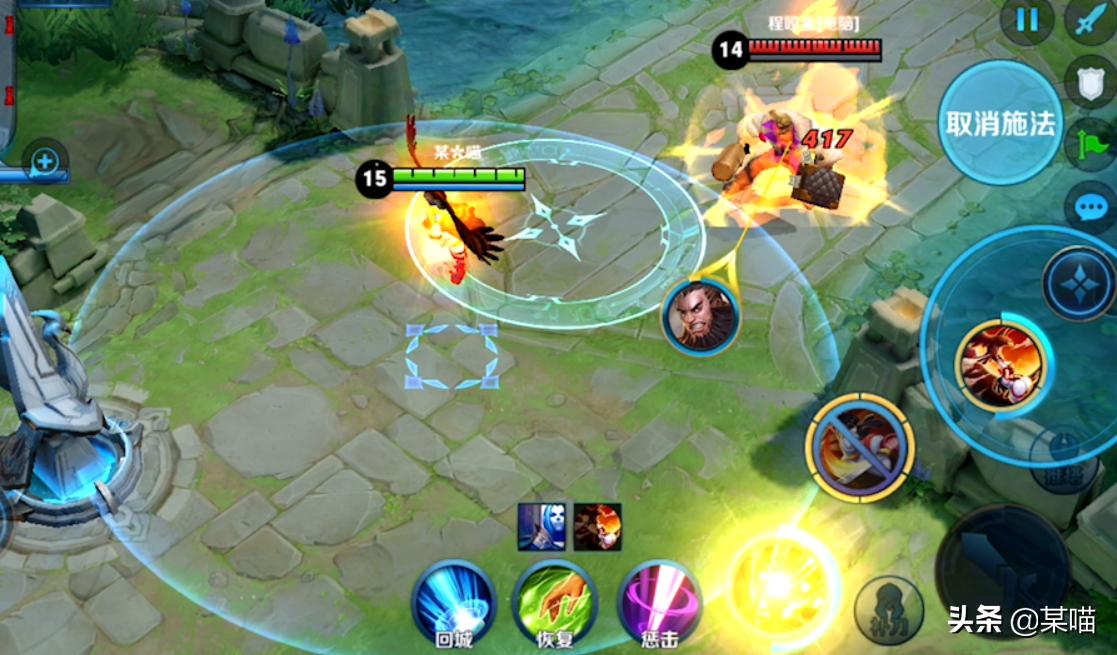Open the chat bubble quick message

tap(1091, 208)
